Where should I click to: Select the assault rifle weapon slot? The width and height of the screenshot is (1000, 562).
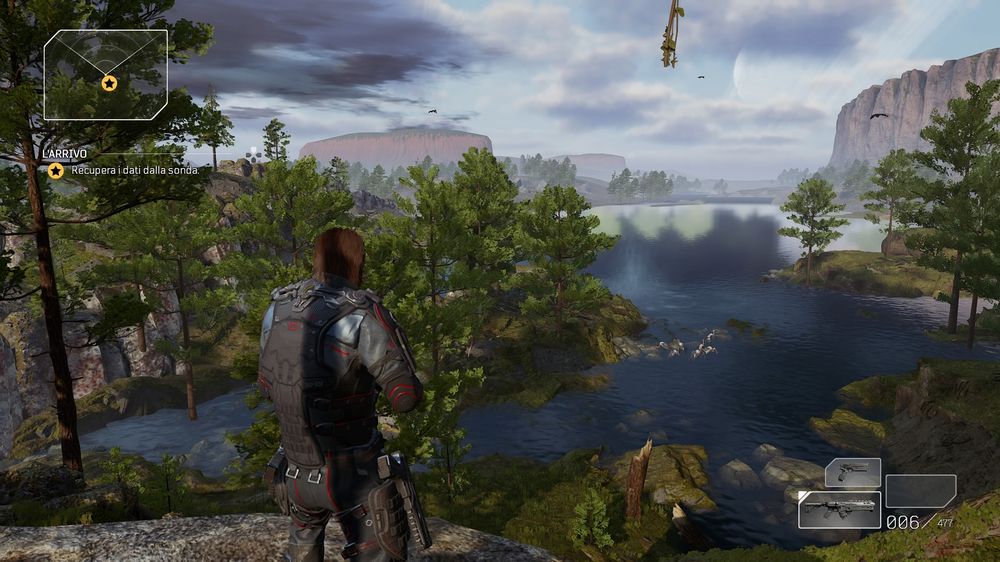click(x=839, y=509)
